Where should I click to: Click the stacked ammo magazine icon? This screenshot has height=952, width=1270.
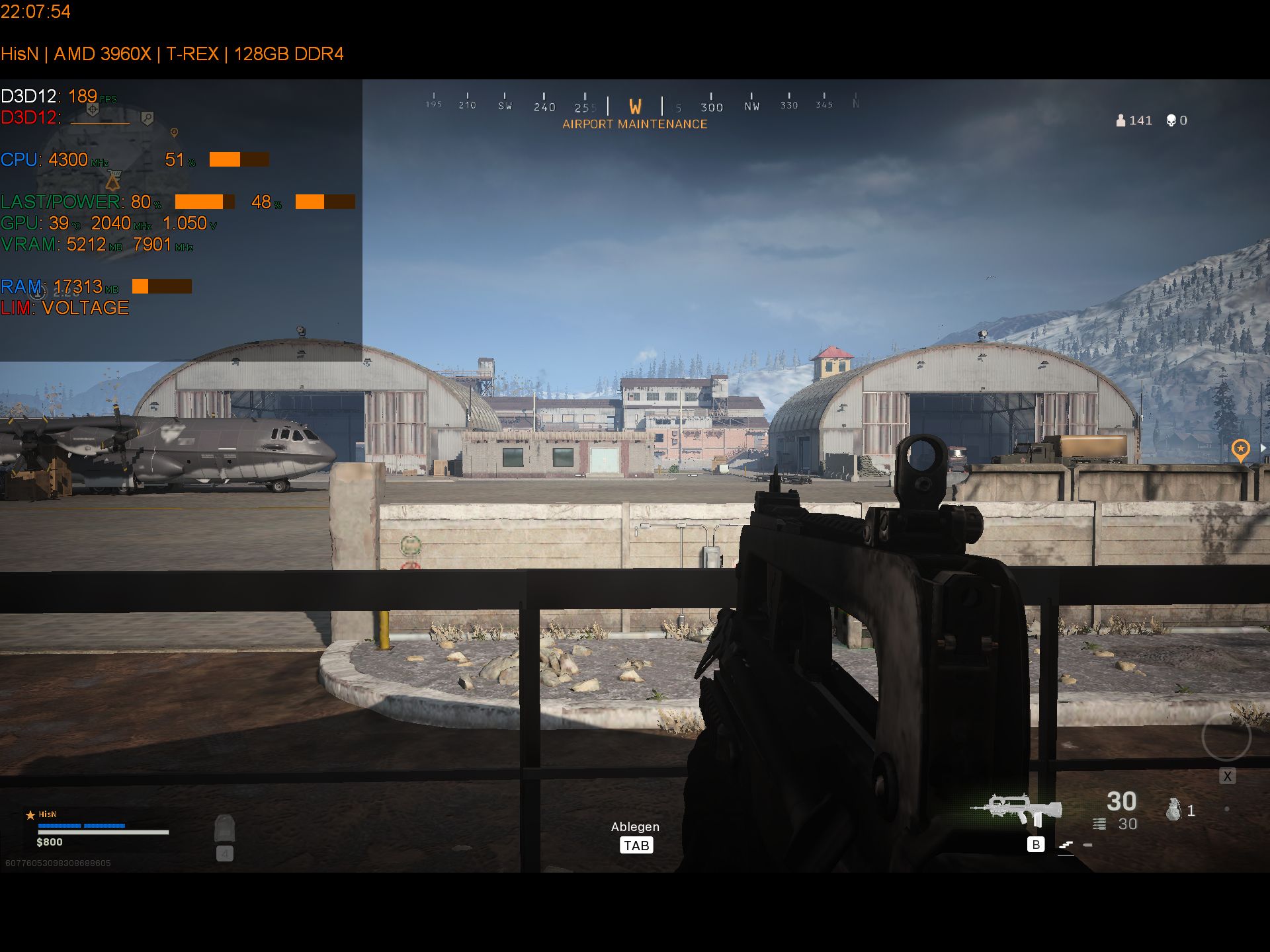[1100, 822]
